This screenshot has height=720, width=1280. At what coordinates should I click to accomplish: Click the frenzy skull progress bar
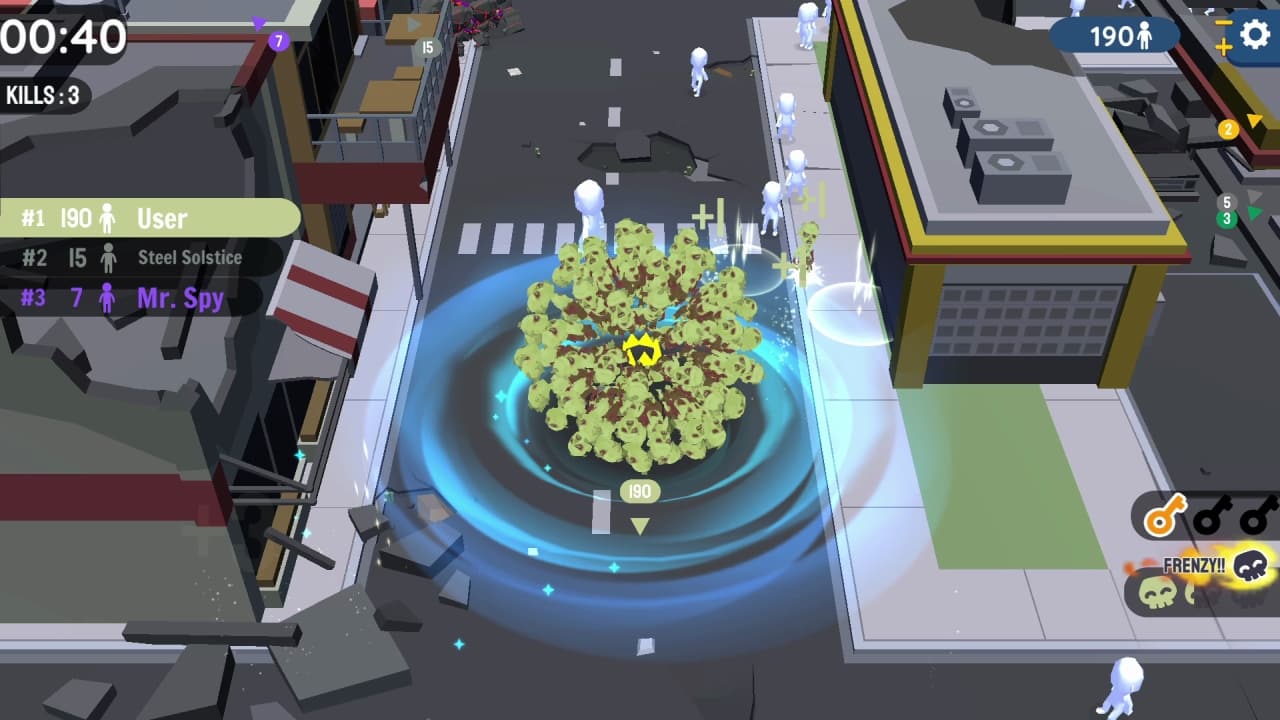coord(1200,590)
